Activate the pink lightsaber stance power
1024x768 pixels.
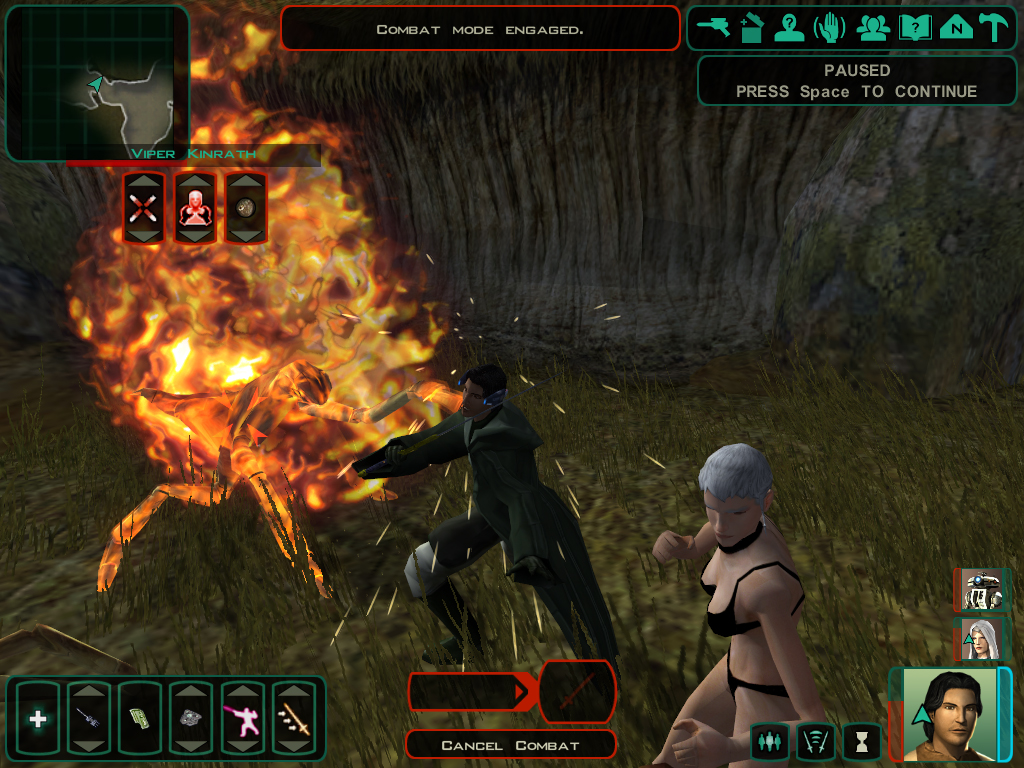click(242, 719)
